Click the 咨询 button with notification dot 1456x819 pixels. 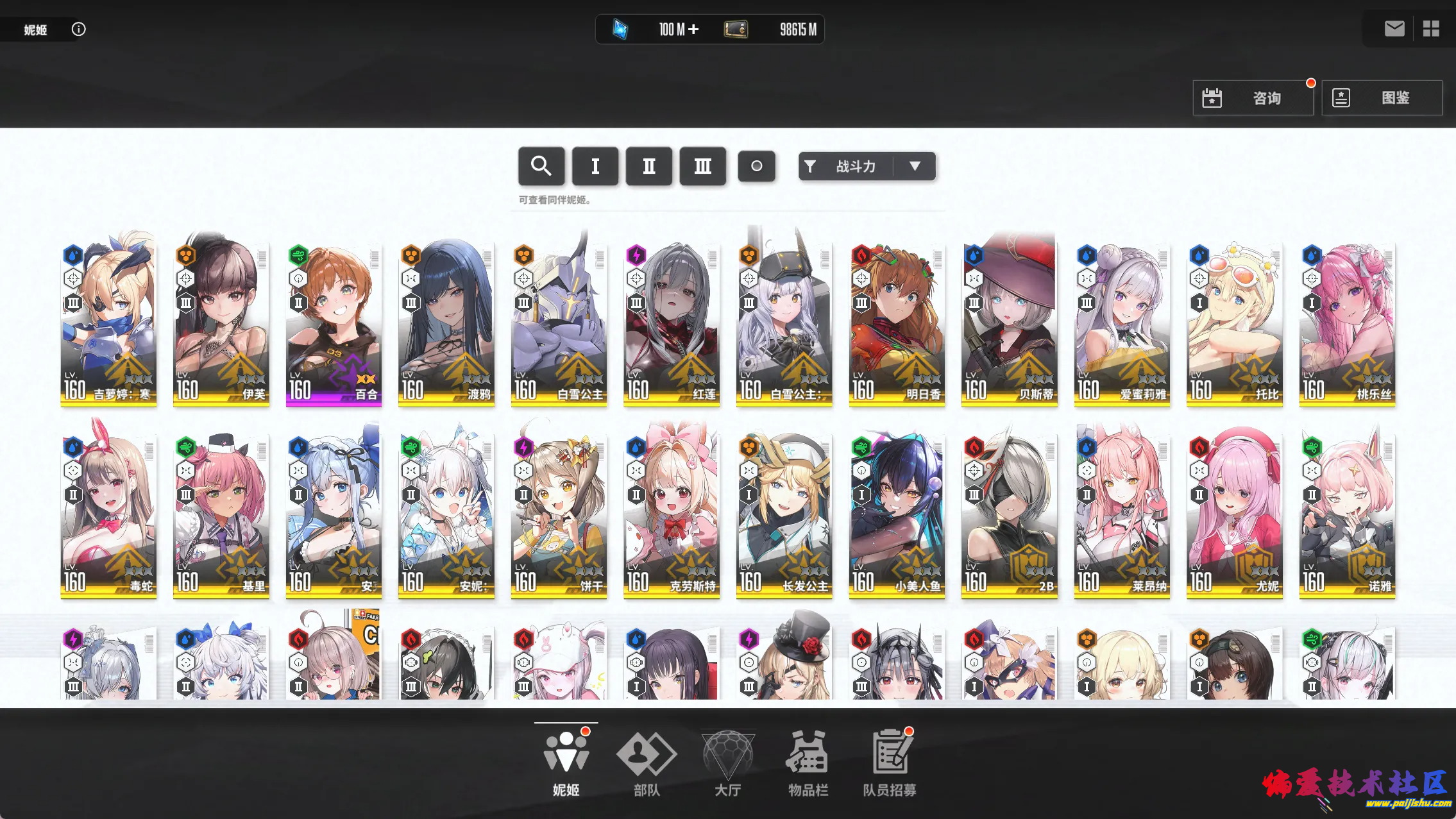(1254, 97)
